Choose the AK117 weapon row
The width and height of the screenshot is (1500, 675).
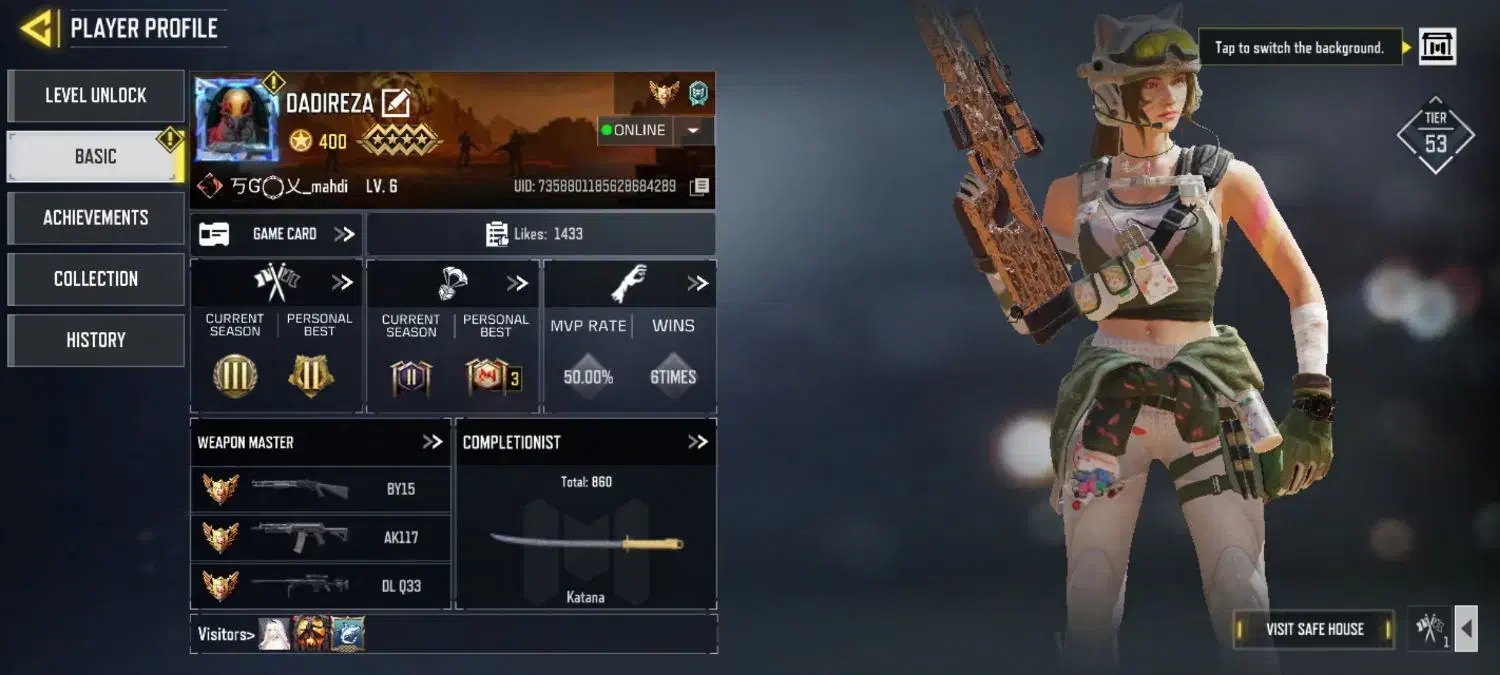pyautogui.click(x=320, y=537)
